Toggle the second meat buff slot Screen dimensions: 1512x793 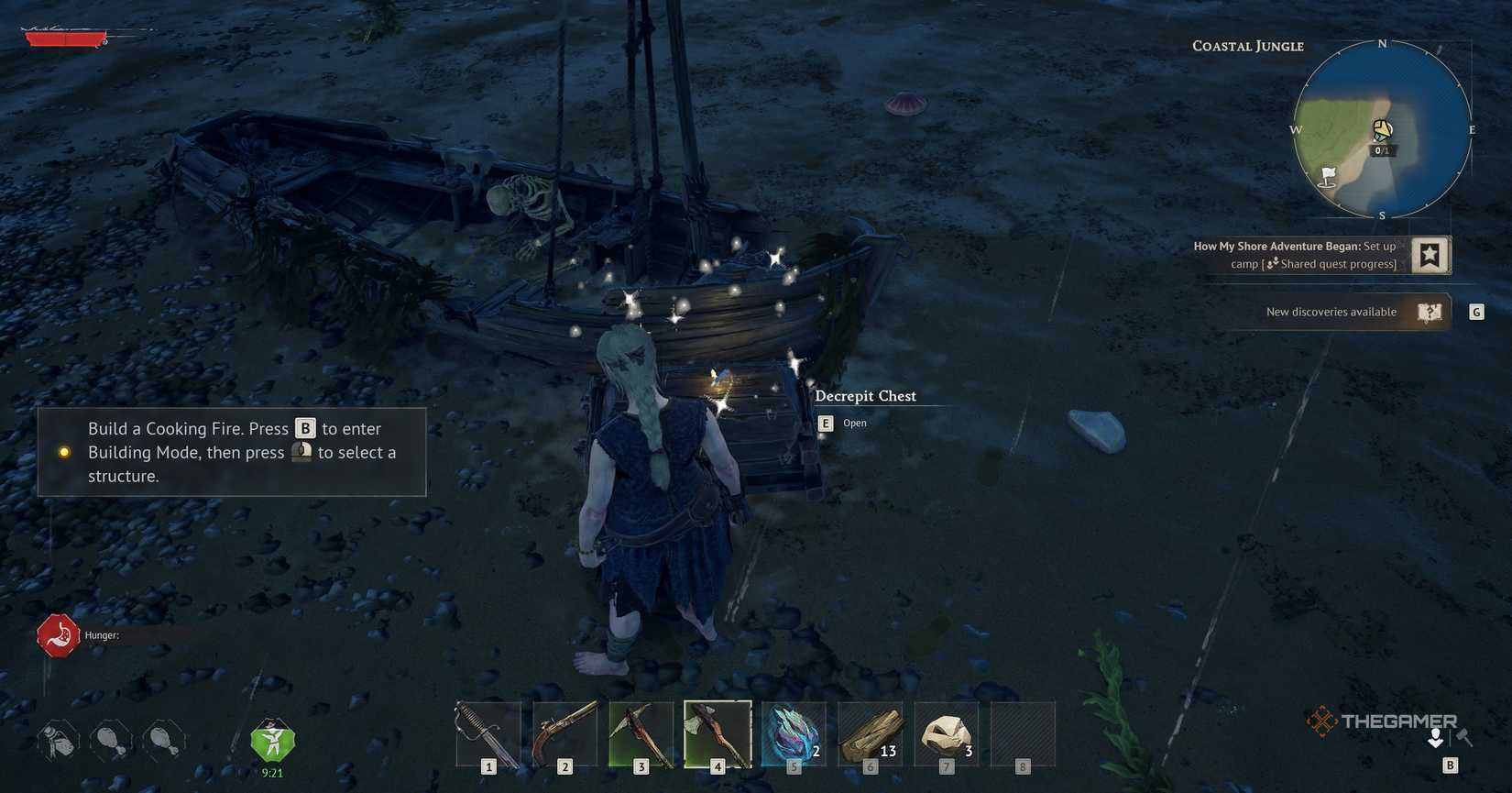(163, 739)
